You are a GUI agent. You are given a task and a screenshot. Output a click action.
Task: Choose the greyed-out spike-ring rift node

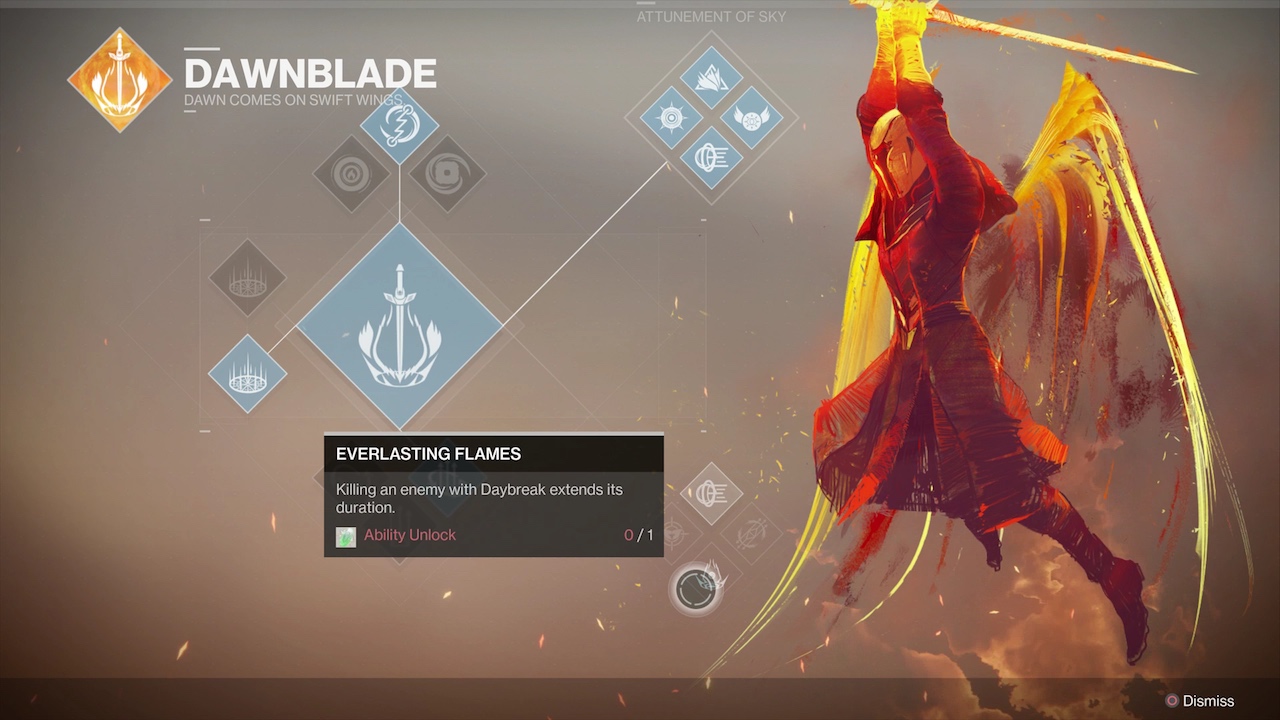[247, 278]
